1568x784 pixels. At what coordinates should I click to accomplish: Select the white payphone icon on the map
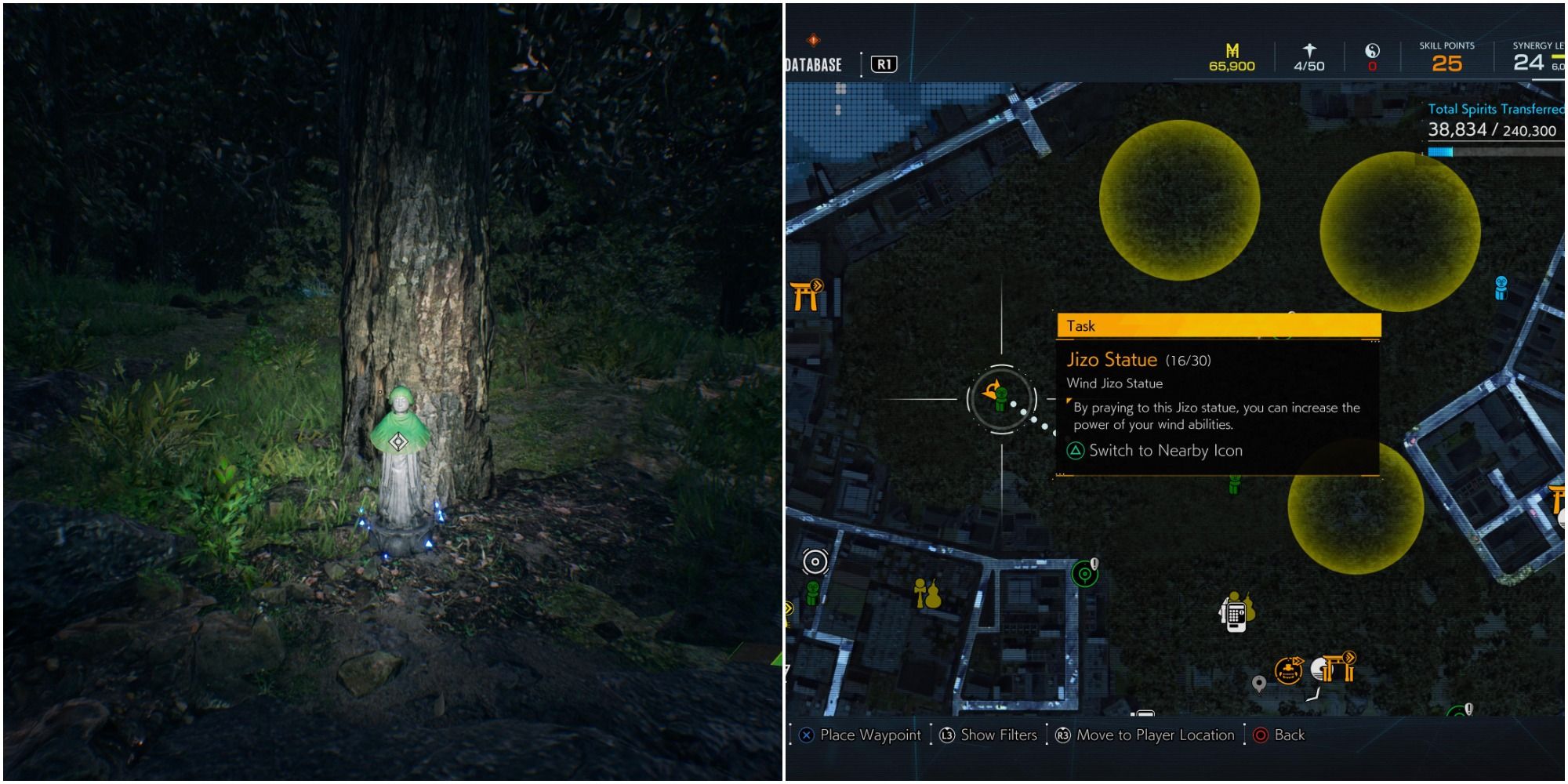click(x=1235, y=618)
